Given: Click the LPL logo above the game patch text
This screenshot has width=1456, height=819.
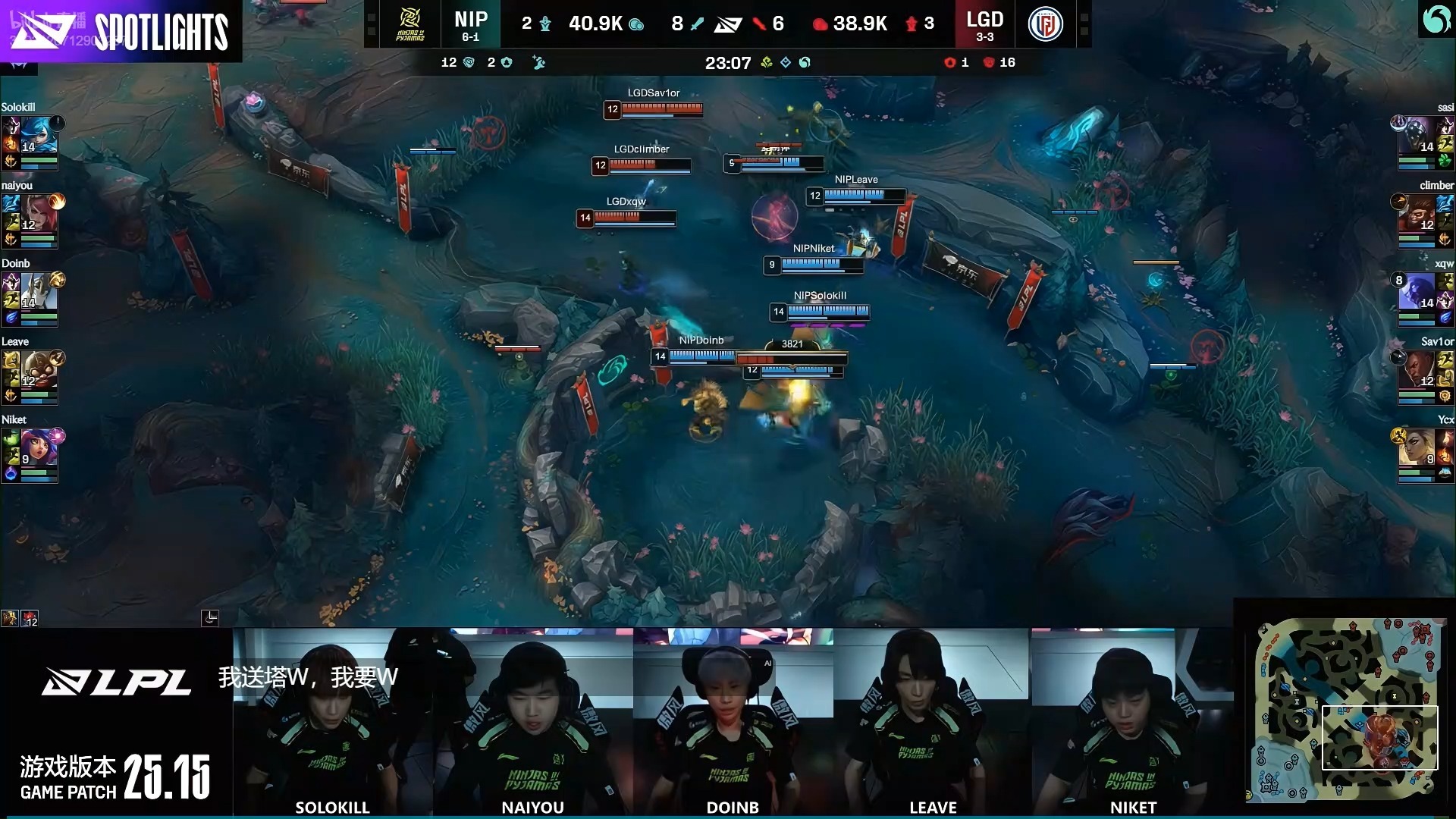Looking at the screenshot, I should 118,682.
